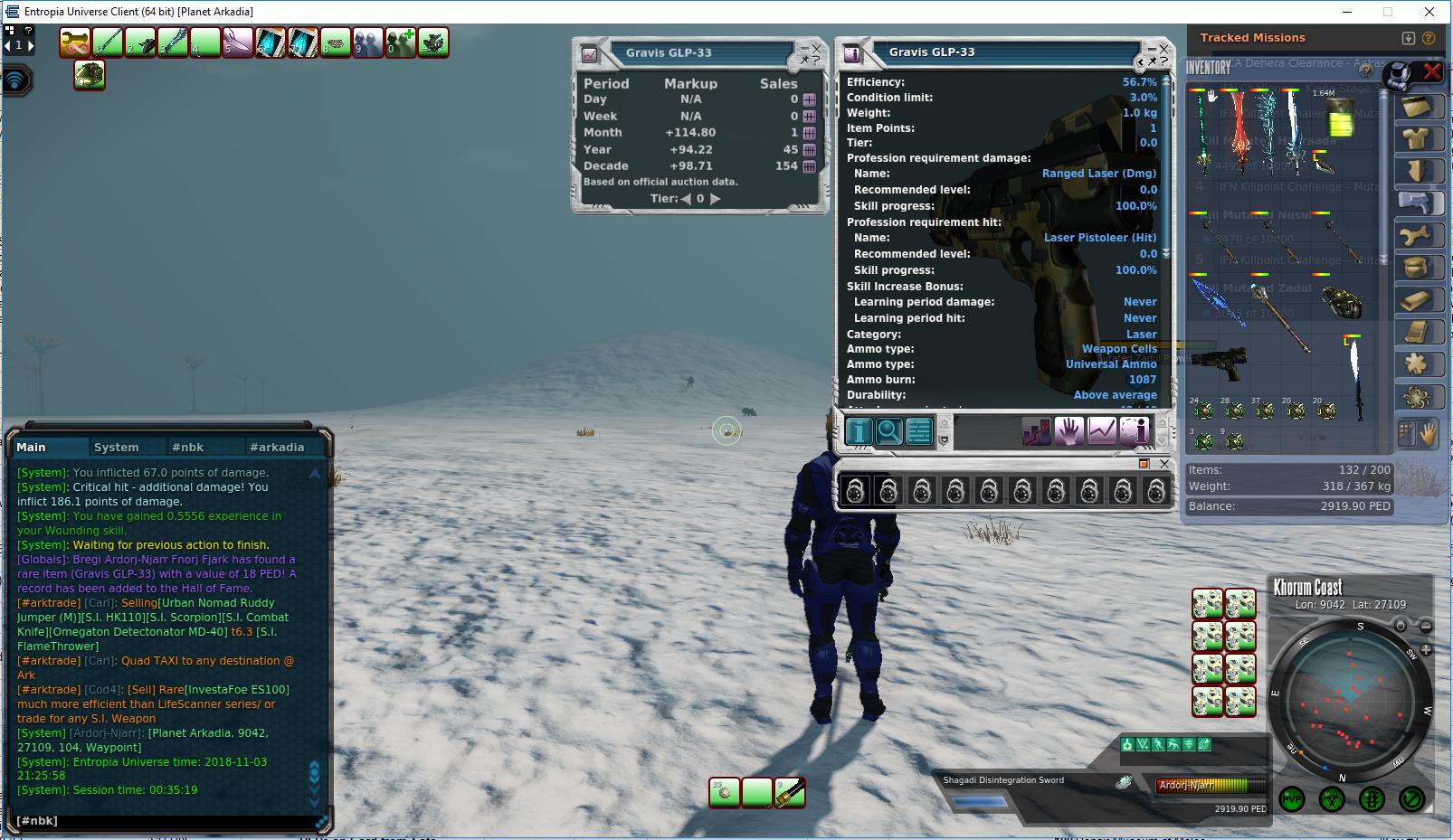Zoom out the radar with minus button
Image resolution: width=1453 pixels, height=840 pixels.
click(1426, 626)
